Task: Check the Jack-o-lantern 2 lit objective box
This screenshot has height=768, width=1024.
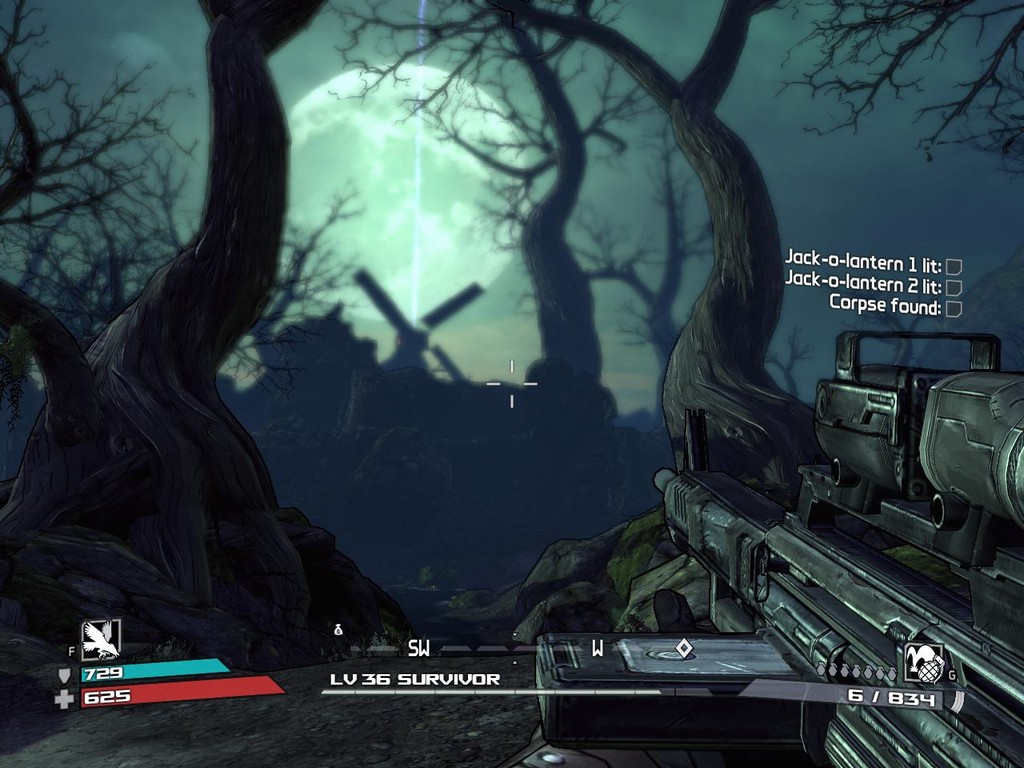Action: point(953,287)
